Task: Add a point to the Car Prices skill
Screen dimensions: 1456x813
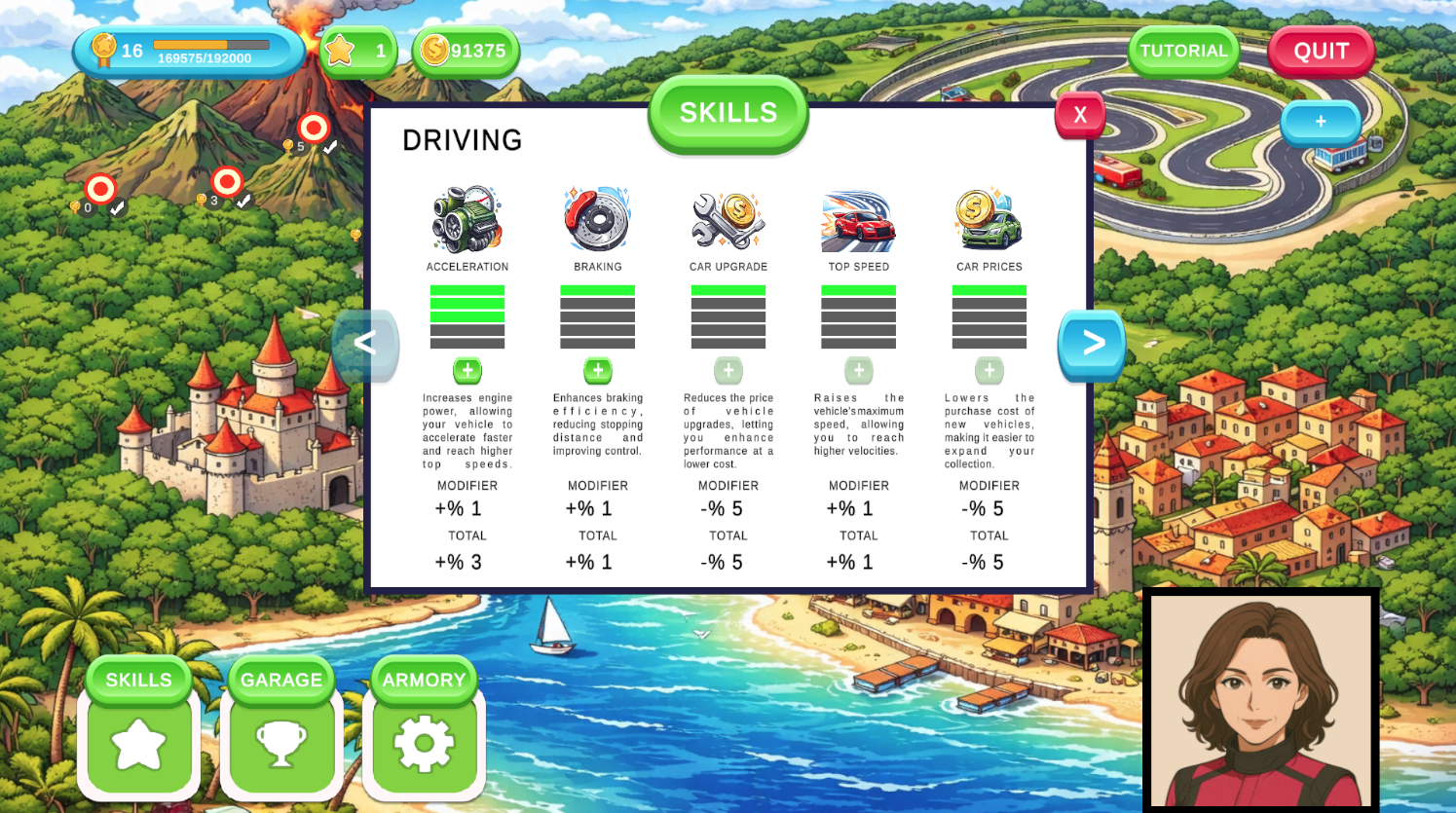Action: click(989, 371)
